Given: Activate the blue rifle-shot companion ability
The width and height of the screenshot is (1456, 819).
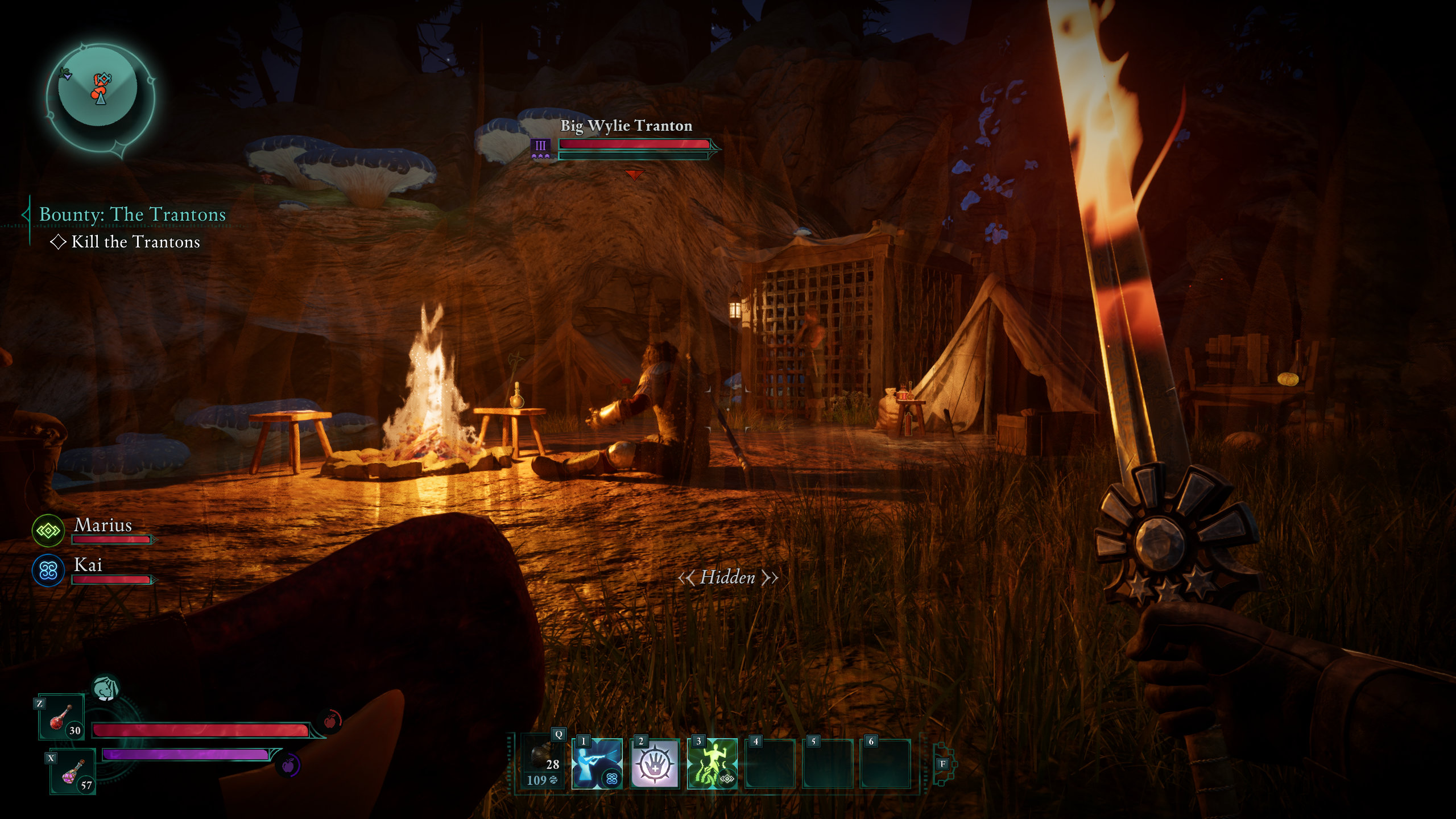Looking at the screenshot, I should pyautogui.click(x=597, y=764).
